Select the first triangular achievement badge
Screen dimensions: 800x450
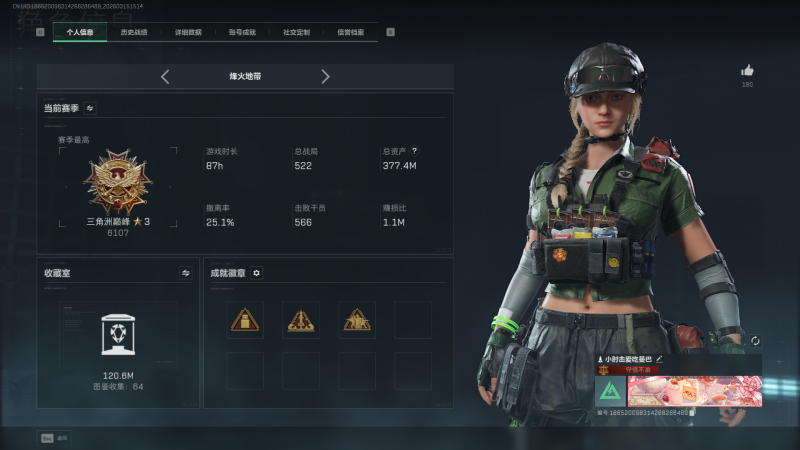pyautogui.click(x=245, y=320)
